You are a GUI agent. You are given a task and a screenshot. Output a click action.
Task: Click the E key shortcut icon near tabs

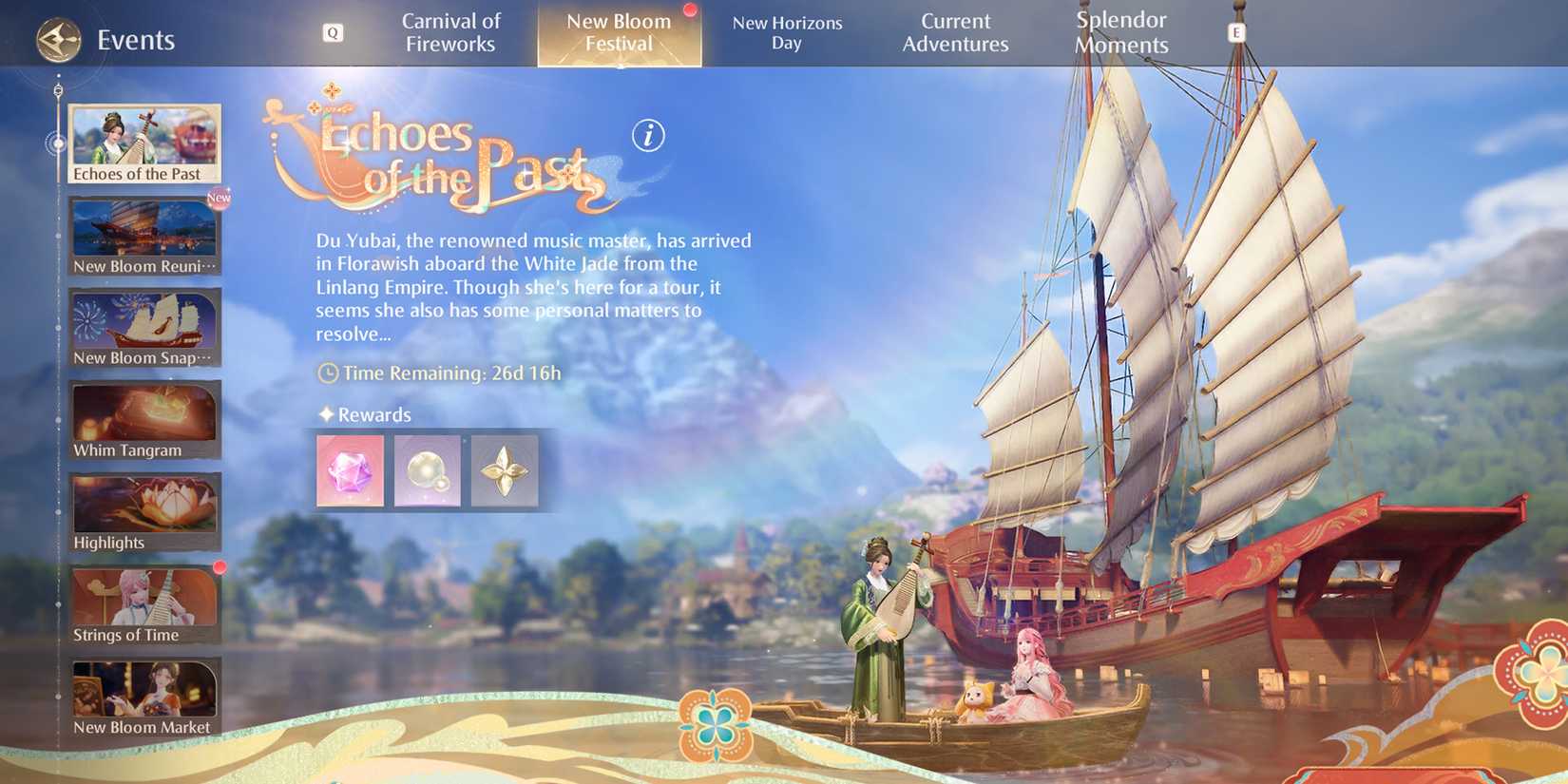[1236, 32]
